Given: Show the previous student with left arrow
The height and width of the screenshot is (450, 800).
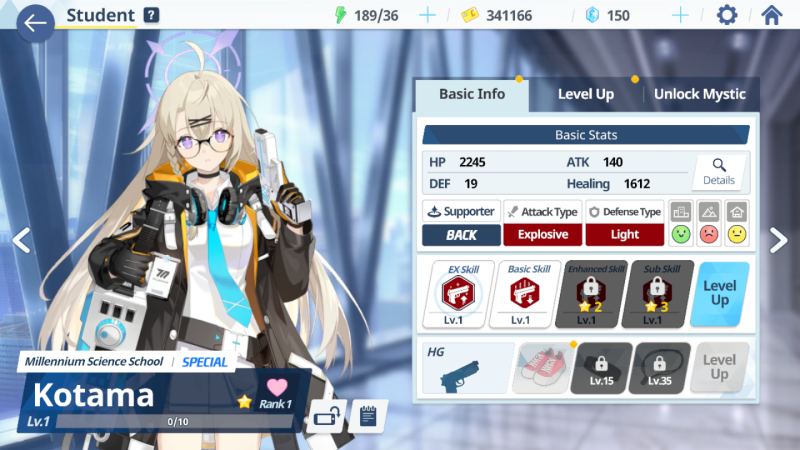Looking at the screenshot, I should click(21, 239).
